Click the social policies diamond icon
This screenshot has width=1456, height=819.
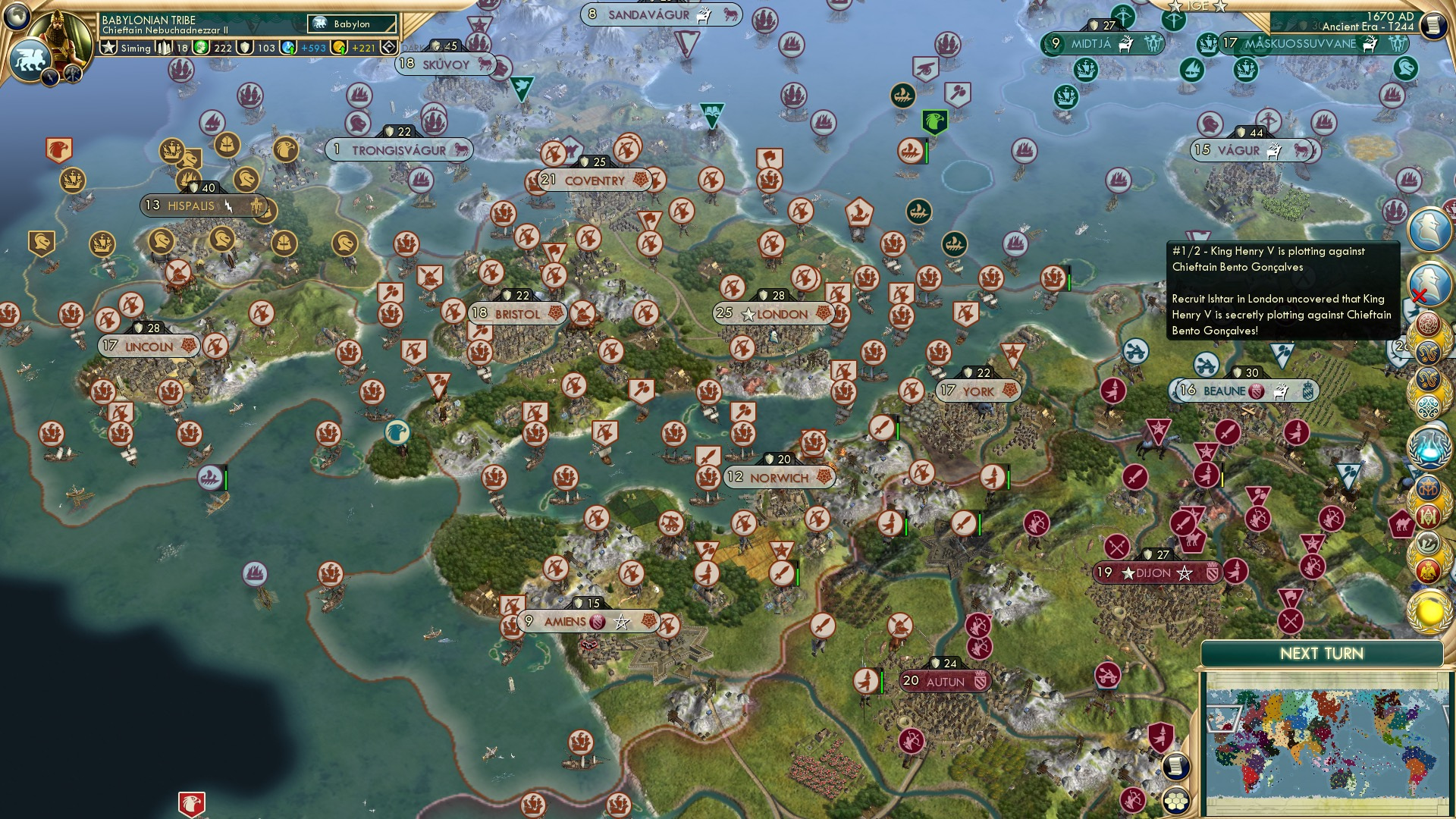click(388, 47)
